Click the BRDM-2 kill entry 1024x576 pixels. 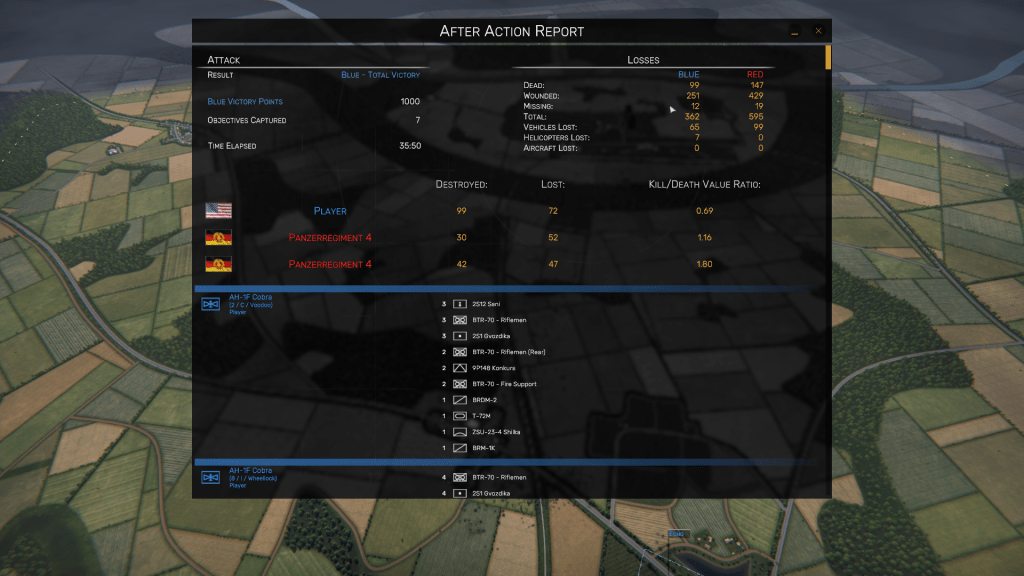(x=487, y=400)
